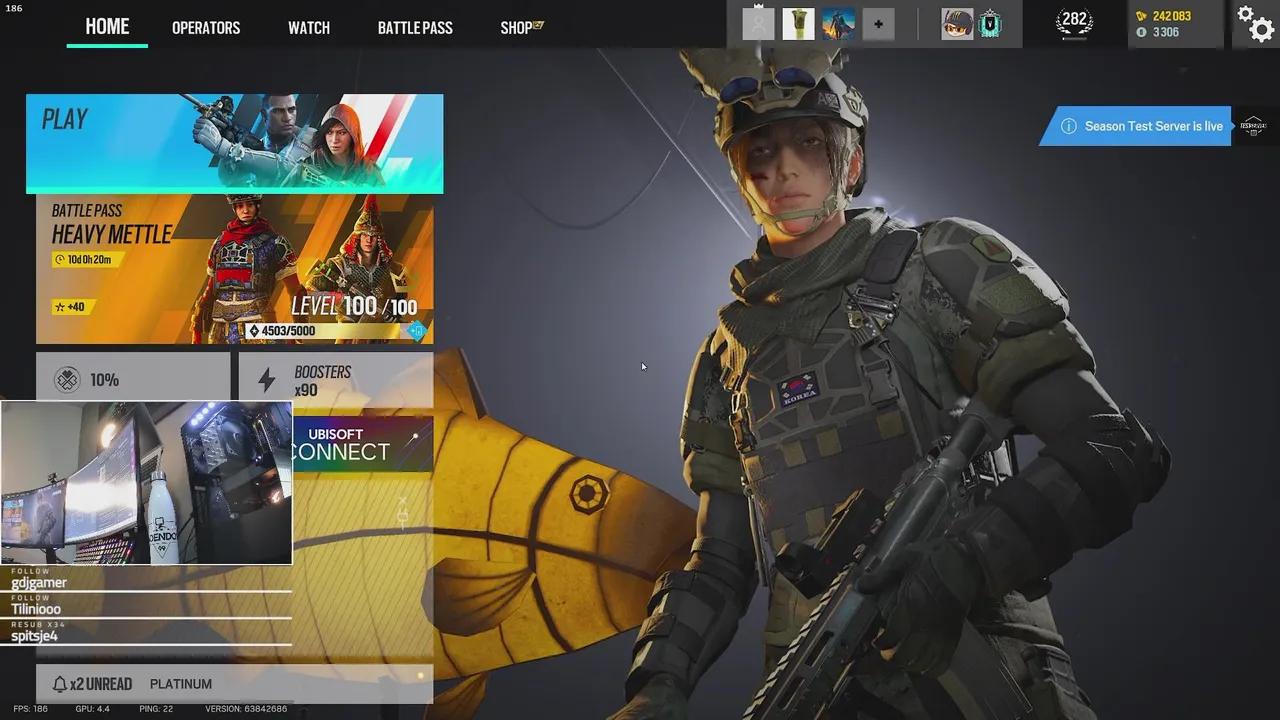Viewport: 1280px width, 720px height.
Task: Click the BOOSTERS x90 tile
Action: click(336, 380)
